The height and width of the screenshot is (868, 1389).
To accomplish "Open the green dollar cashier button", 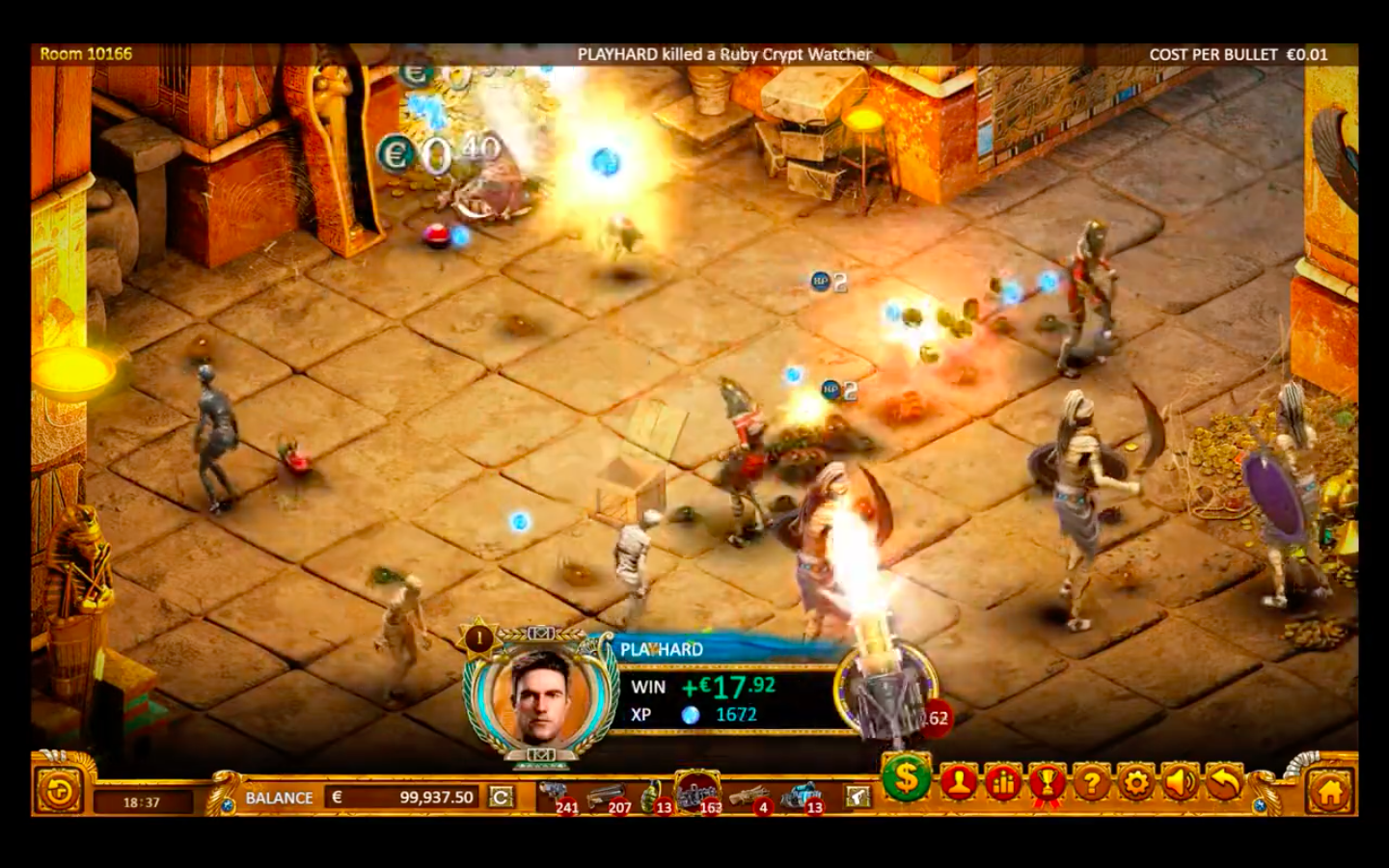I will pos(906,778).
